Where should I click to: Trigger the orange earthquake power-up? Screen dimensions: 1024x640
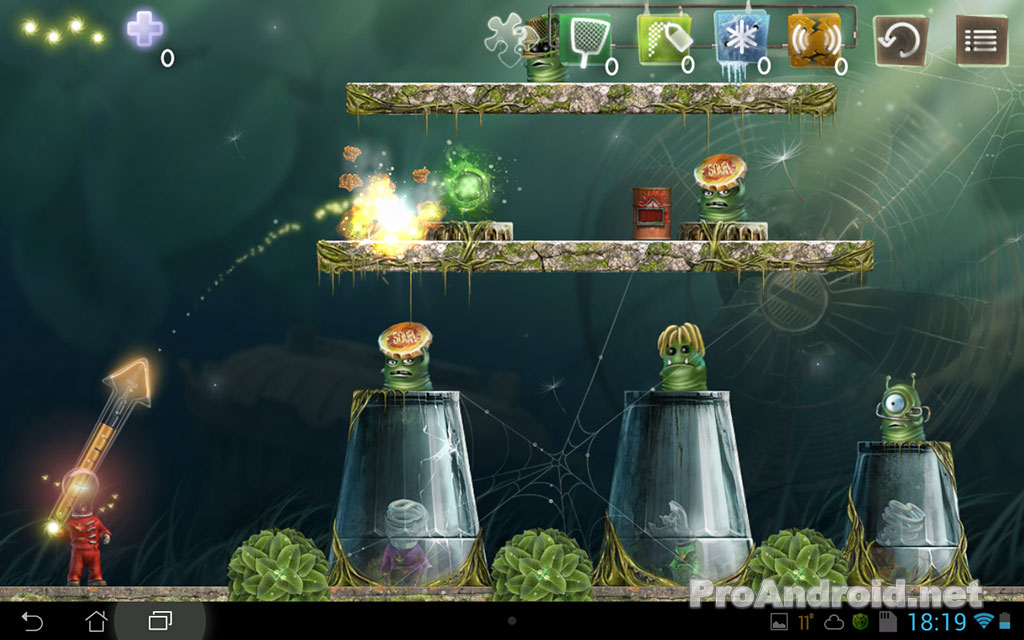(815, 41)
